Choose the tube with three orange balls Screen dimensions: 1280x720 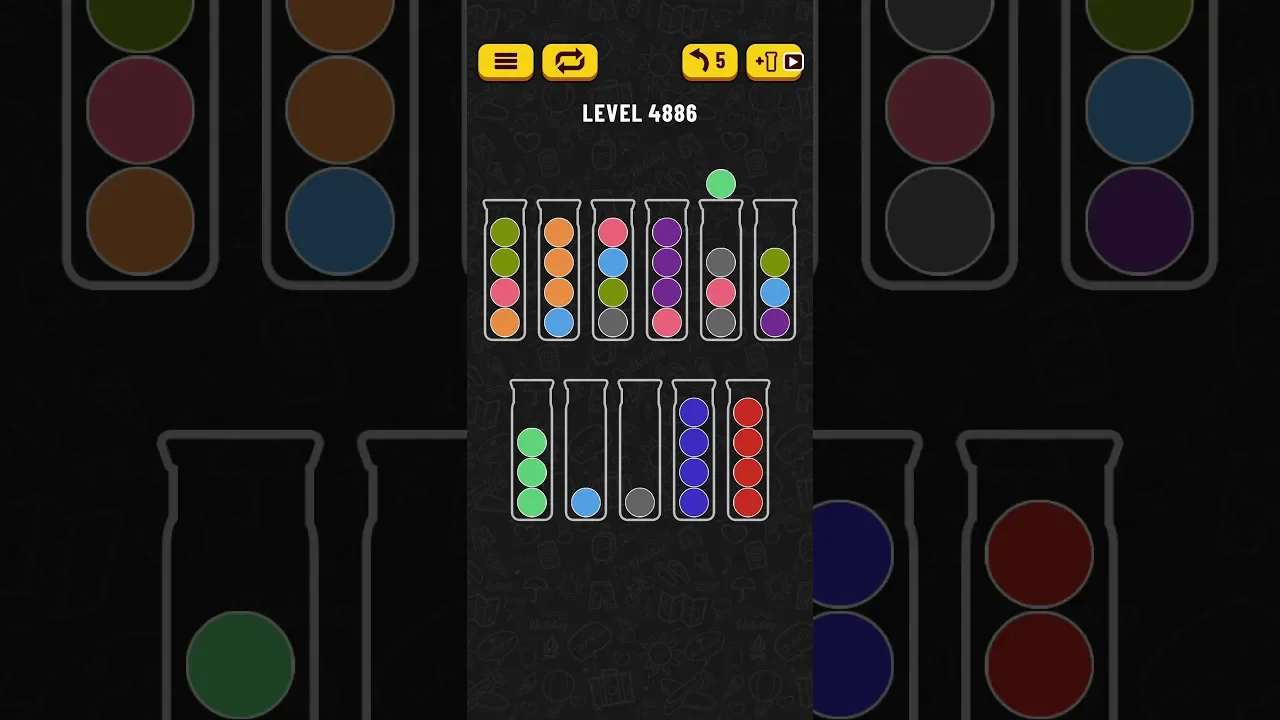tap(559, 272)
